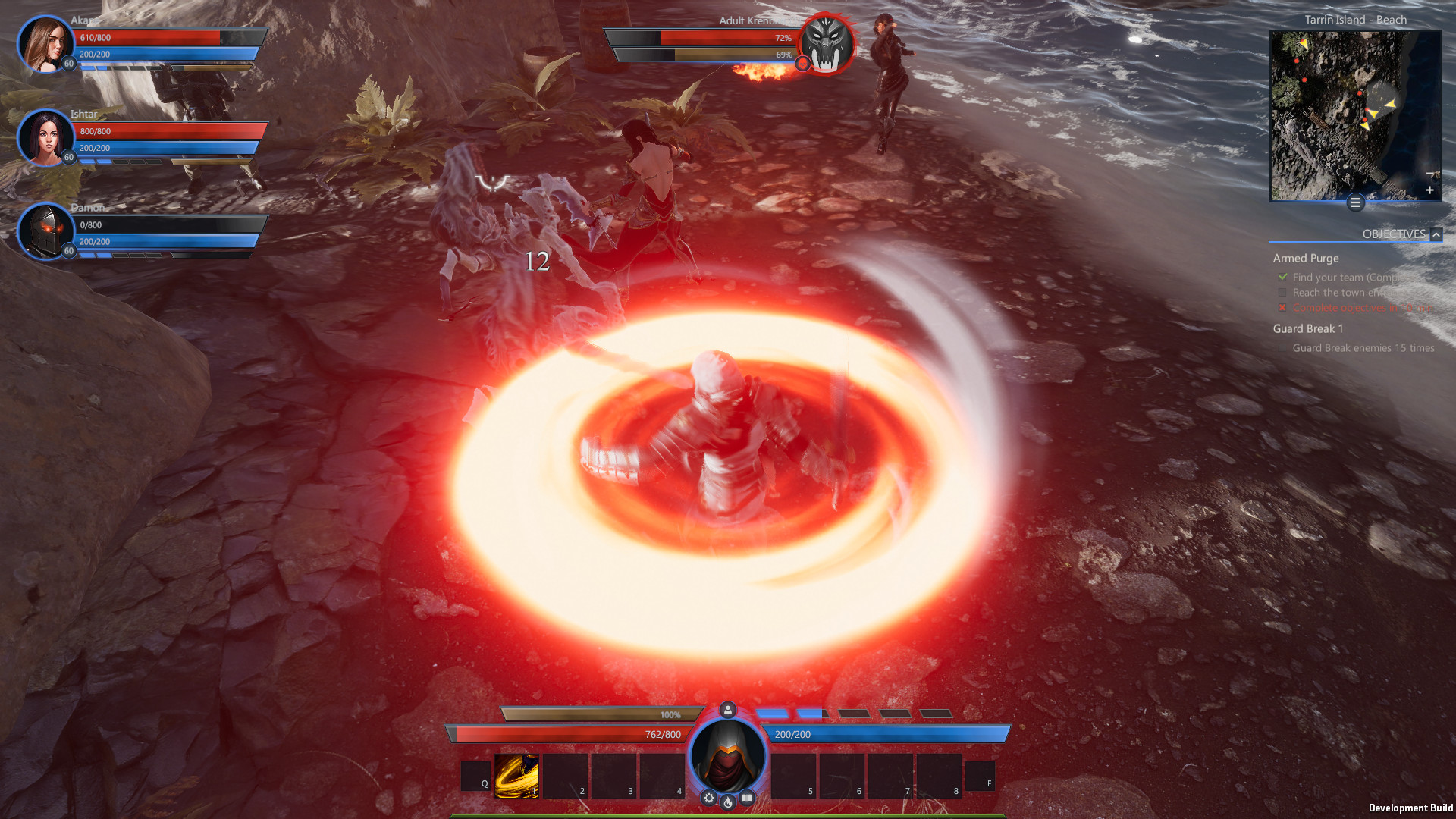Open the settings gear below the player portrait

708,798
